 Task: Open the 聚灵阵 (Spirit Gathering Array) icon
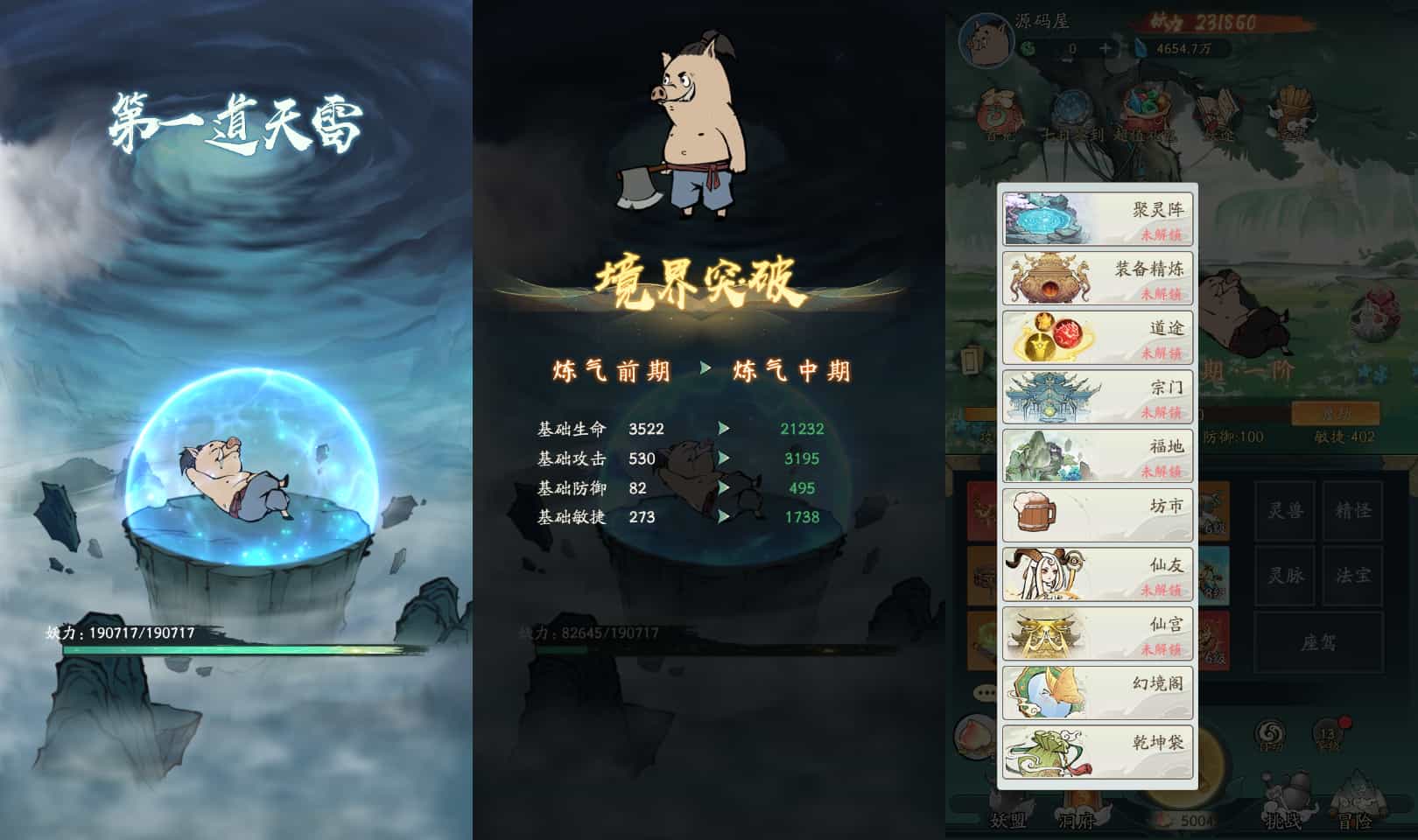tap(1046, 216)
